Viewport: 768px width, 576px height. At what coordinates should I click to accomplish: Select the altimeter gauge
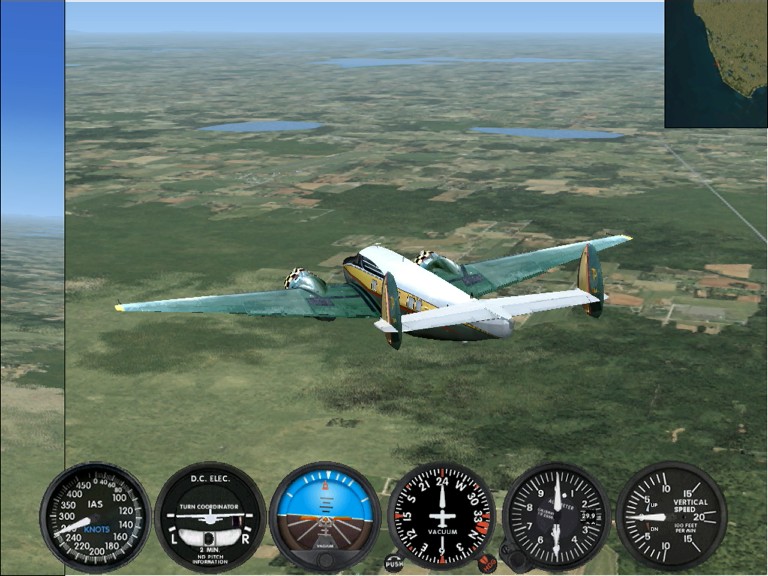[556, 516]
